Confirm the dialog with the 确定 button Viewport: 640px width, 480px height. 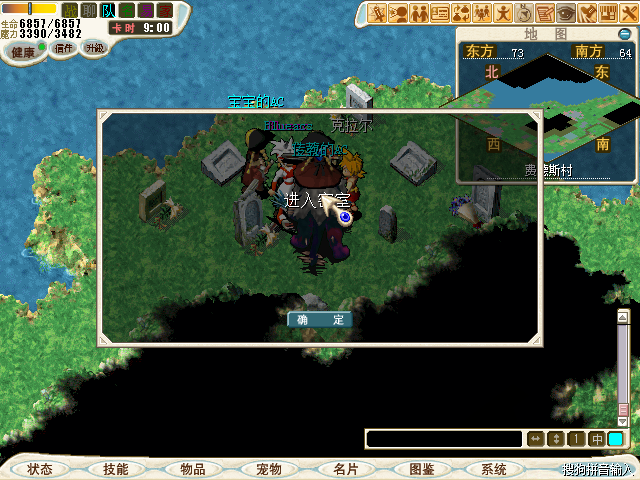tap(320, 320)
